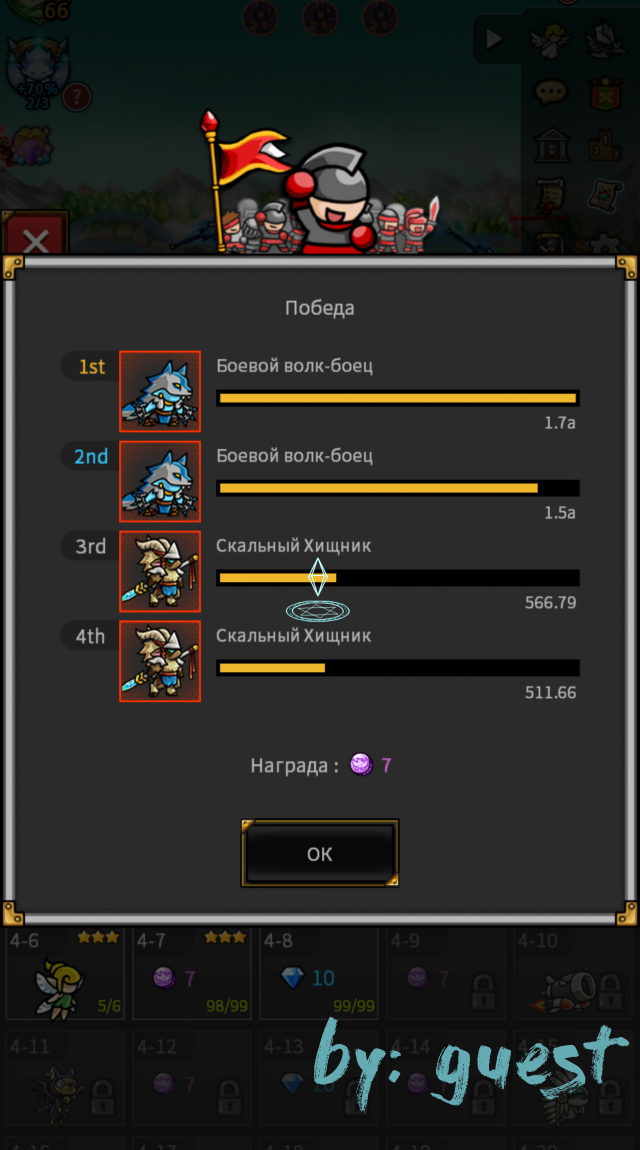
Task: Close the panel with the red X
Action: click(35, 242)
